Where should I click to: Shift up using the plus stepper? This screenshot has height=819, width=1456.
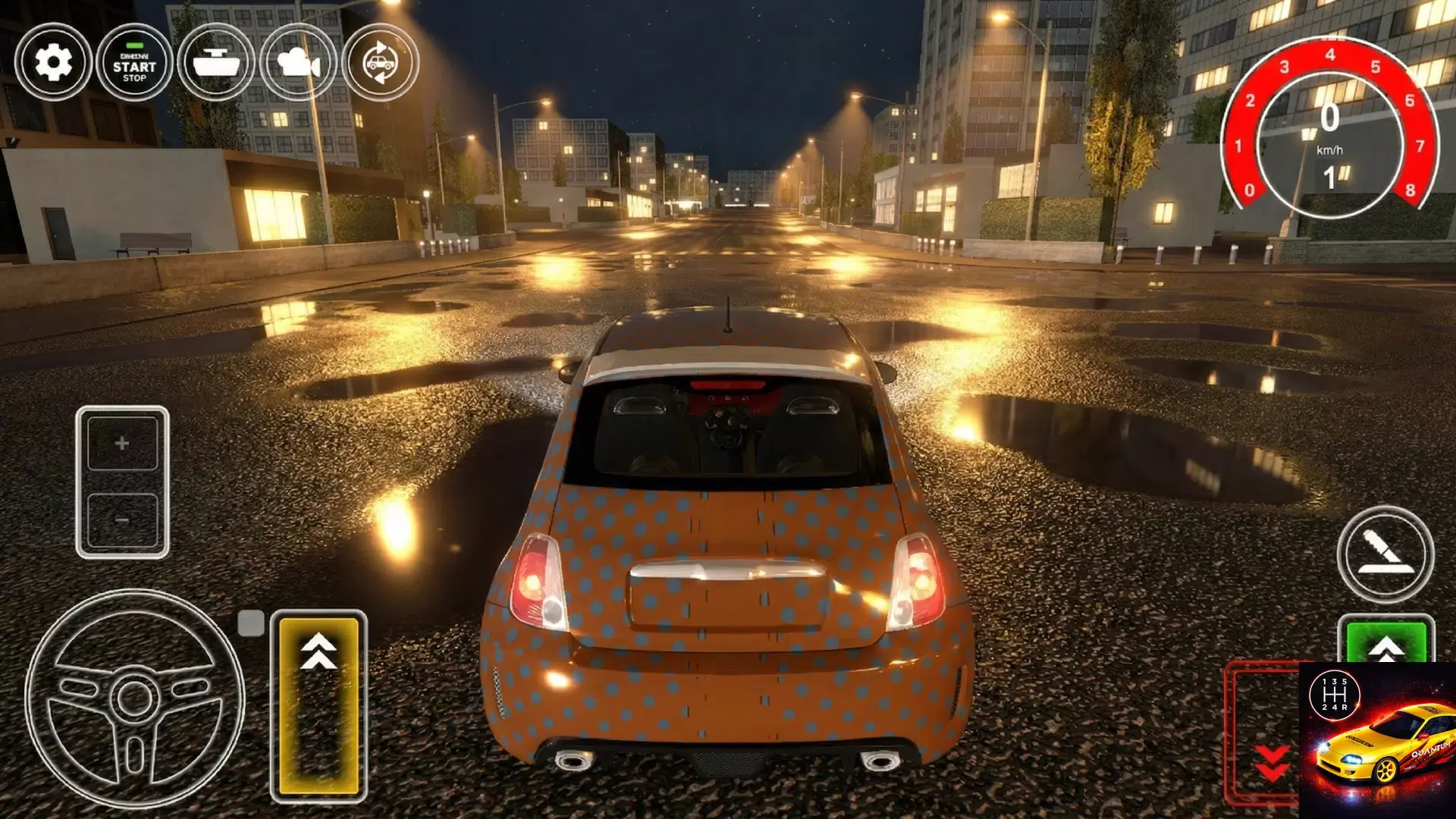tap(121, 444)
